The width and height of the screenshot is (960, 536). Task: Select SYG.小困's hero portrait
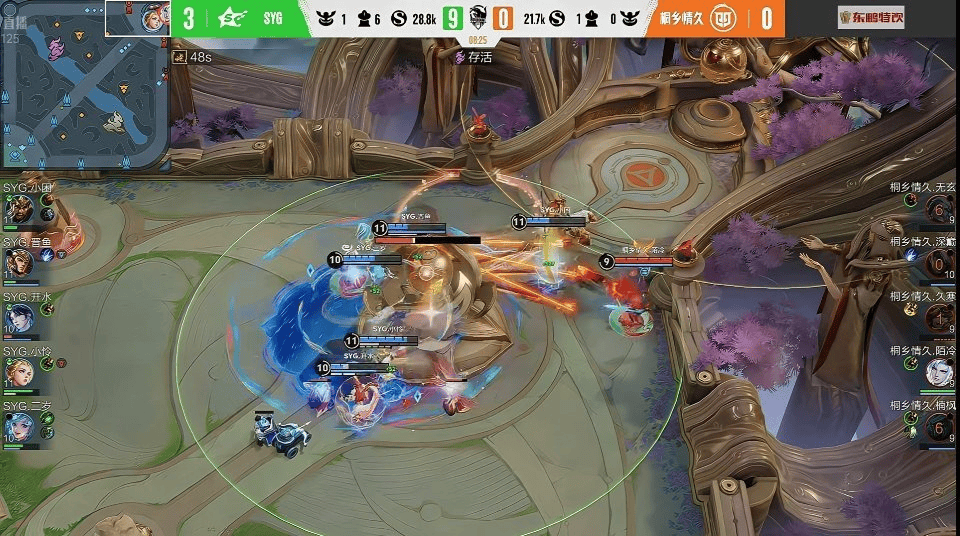point(18,210)
